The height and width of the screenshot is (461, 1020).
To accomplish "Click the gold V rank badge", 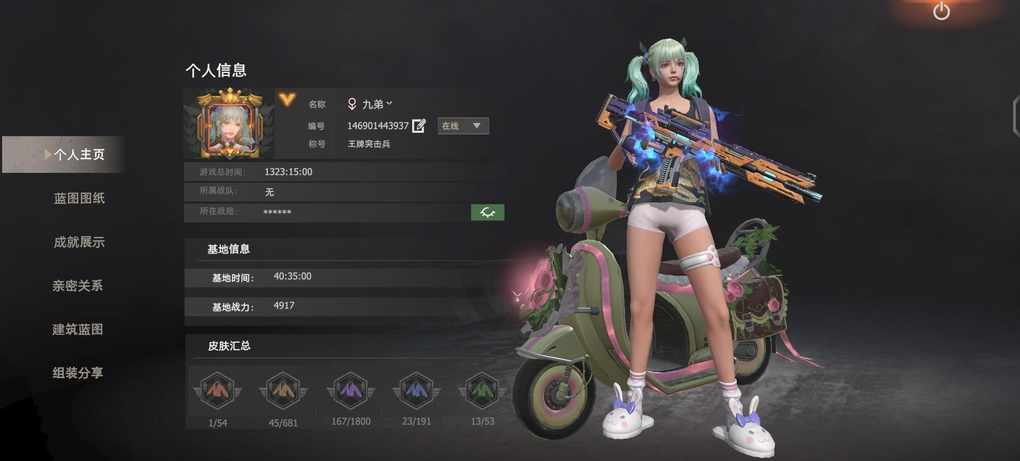I will tap(287, 98).
